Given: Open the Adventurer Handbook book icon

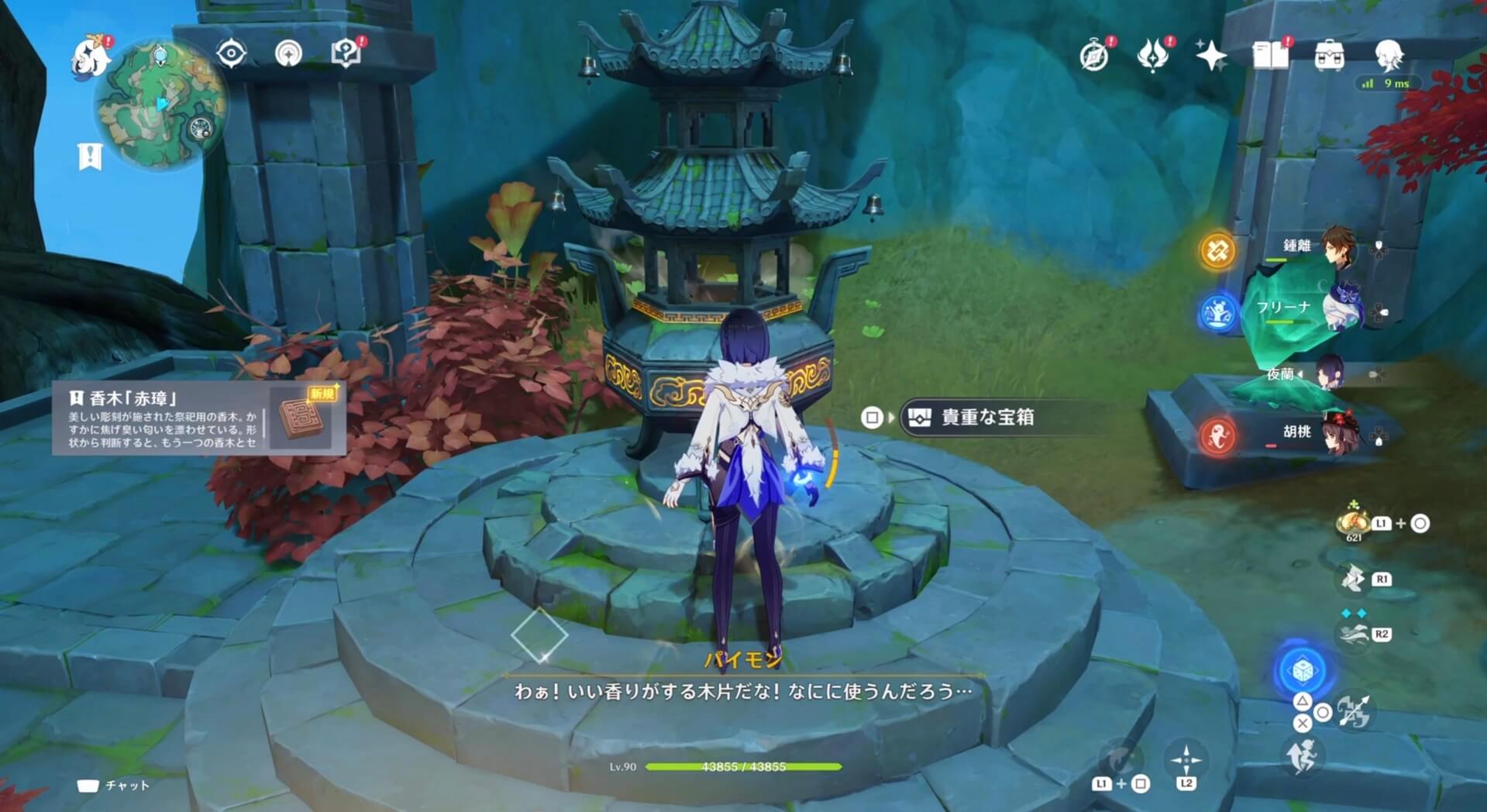Looking at the screenshot, I should [x=1270, y=54].
